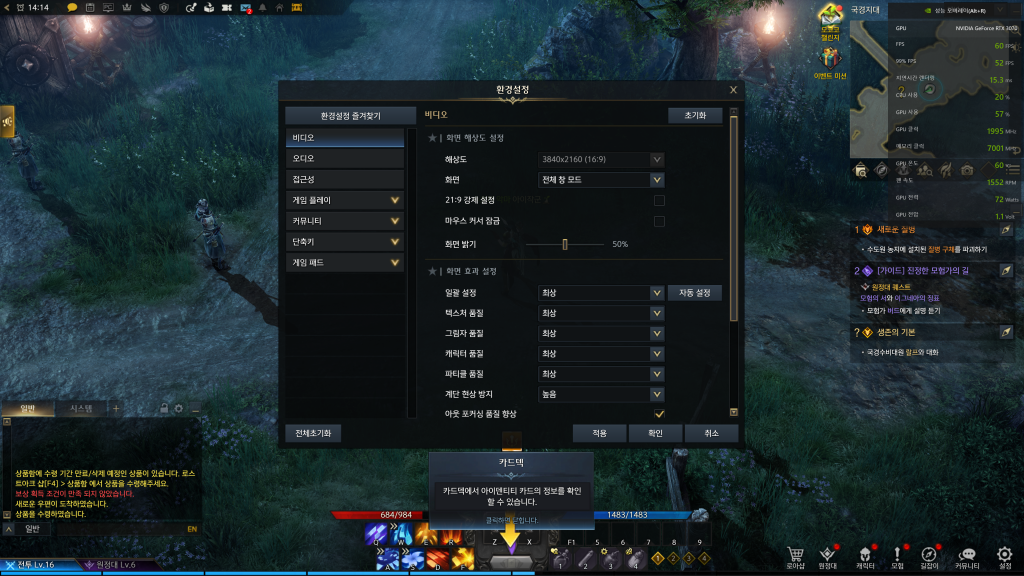The image size is (1024, 576).
Task: Run 자동 설정 for graphics quality
Action: point(694,293)
